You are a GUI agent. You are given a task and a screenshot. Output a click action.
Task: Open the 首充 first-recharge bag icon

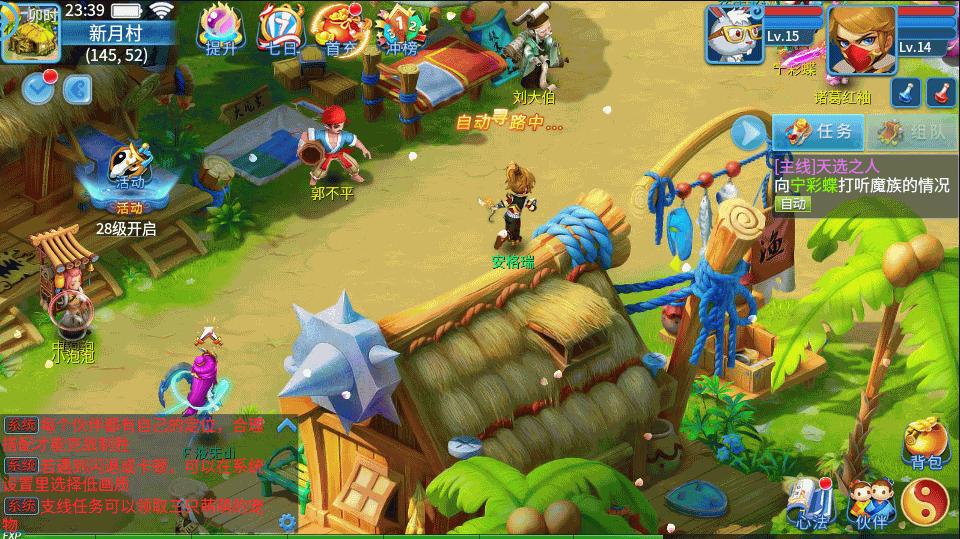point(340,28)
